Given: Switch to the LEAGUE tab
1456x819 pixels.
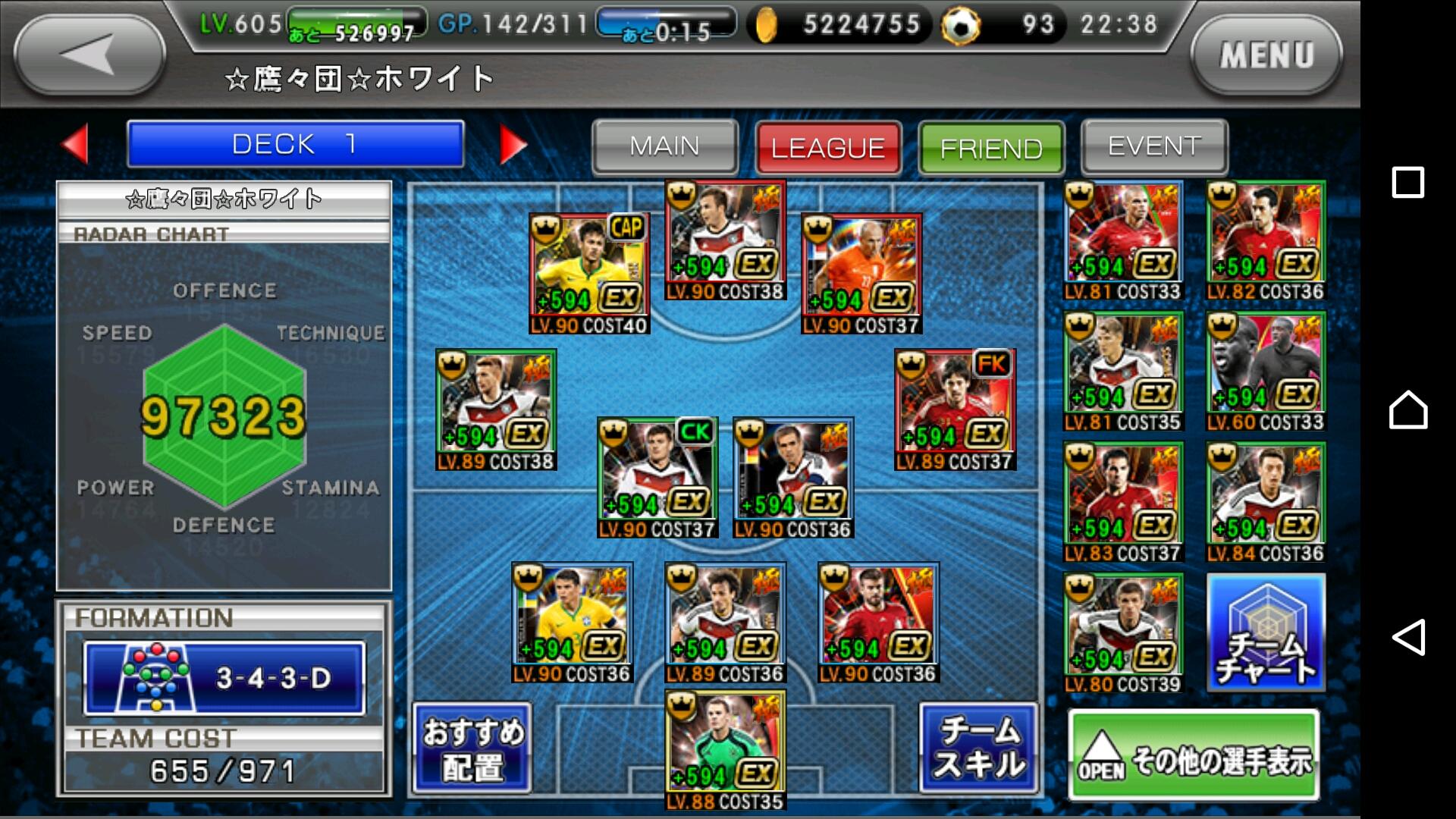Looking at the screenshot, I should tap(828, 147).
